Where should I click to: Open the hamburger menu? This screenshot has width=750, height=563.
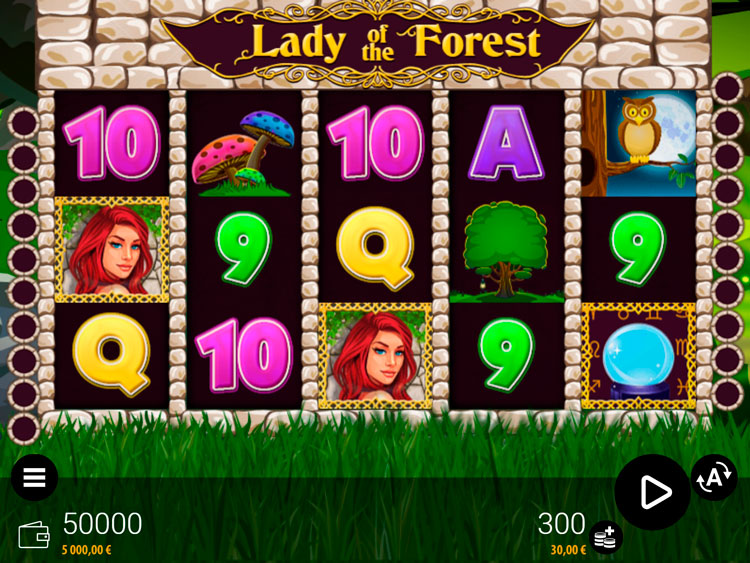(34, 478)
